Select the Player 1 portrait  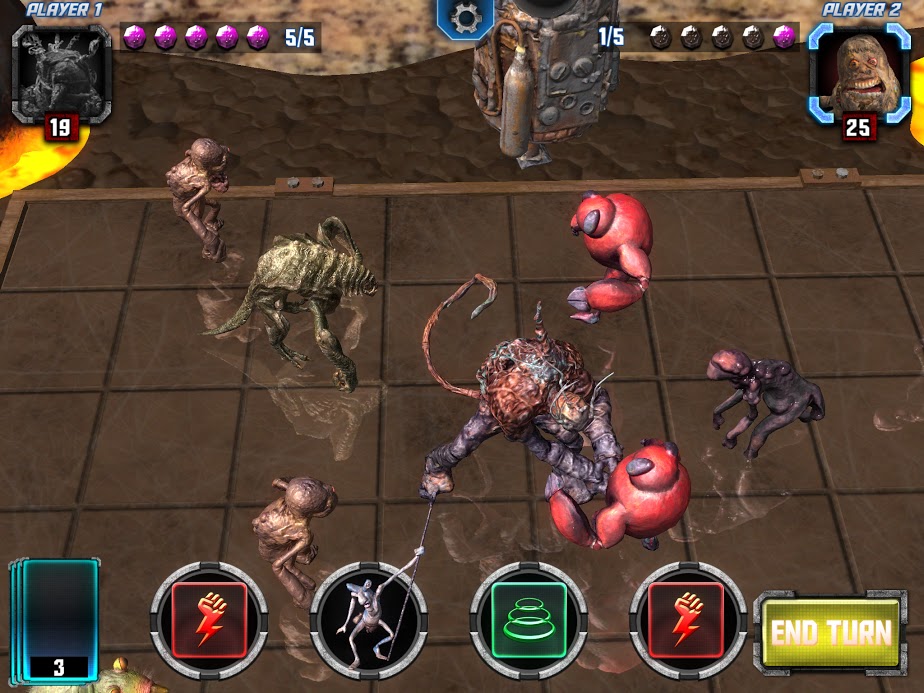61,73
